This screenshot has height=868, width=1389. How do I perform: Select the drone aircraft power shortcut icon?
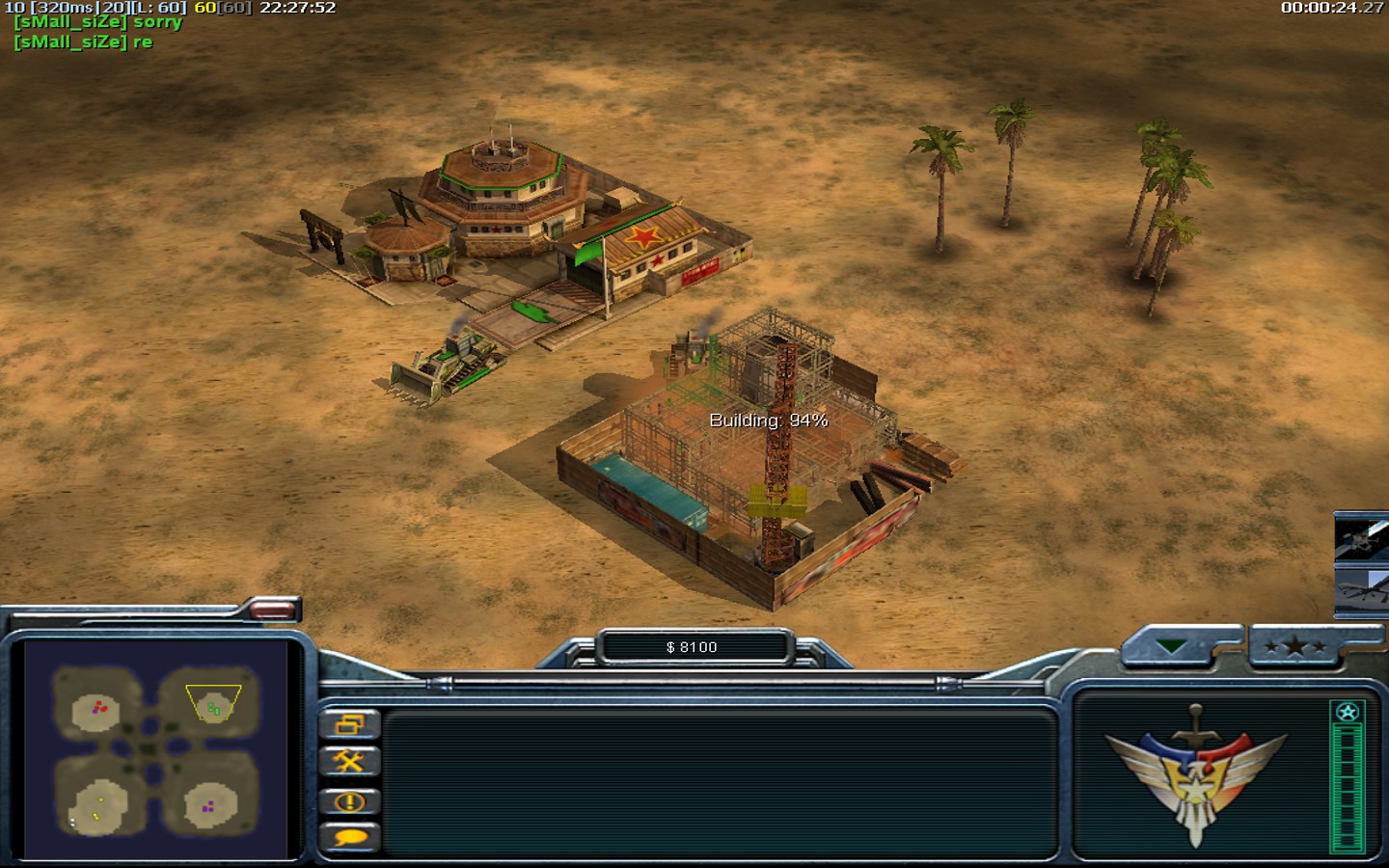[x=1364, y=588]
